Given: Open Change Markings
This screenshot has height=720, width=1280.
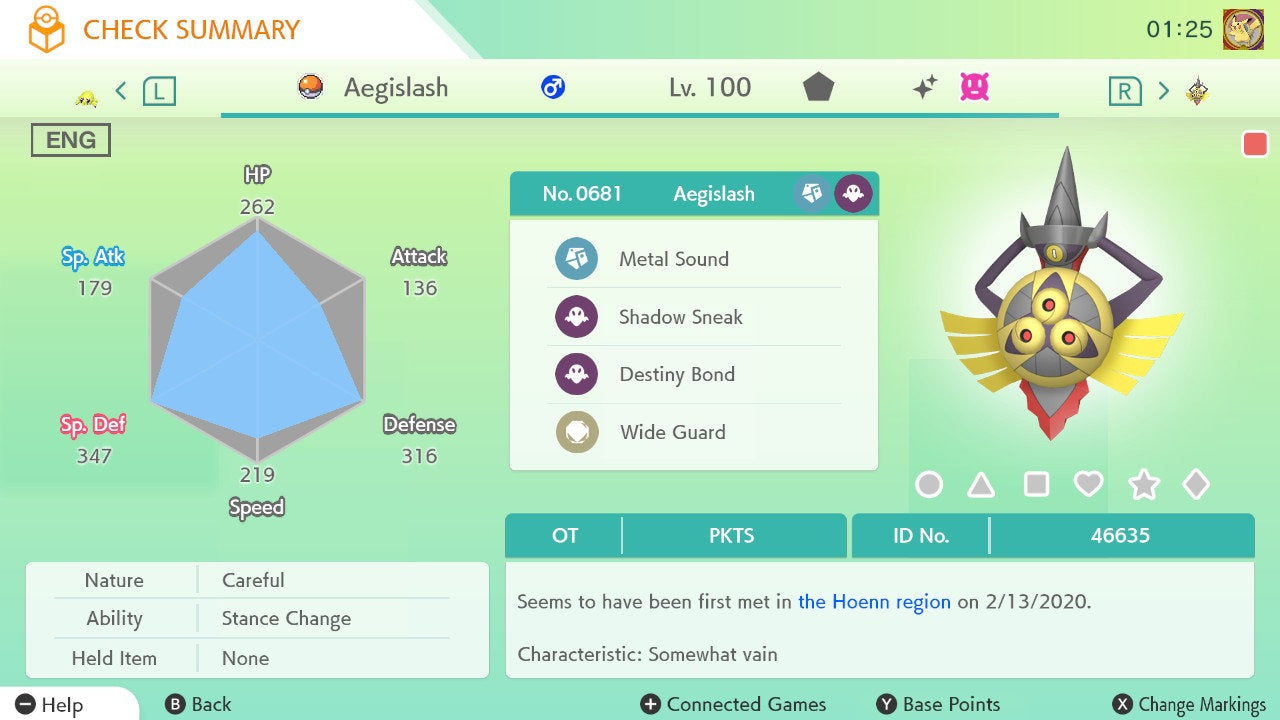Looking at the screenshot, I should tap(1189, 705).
